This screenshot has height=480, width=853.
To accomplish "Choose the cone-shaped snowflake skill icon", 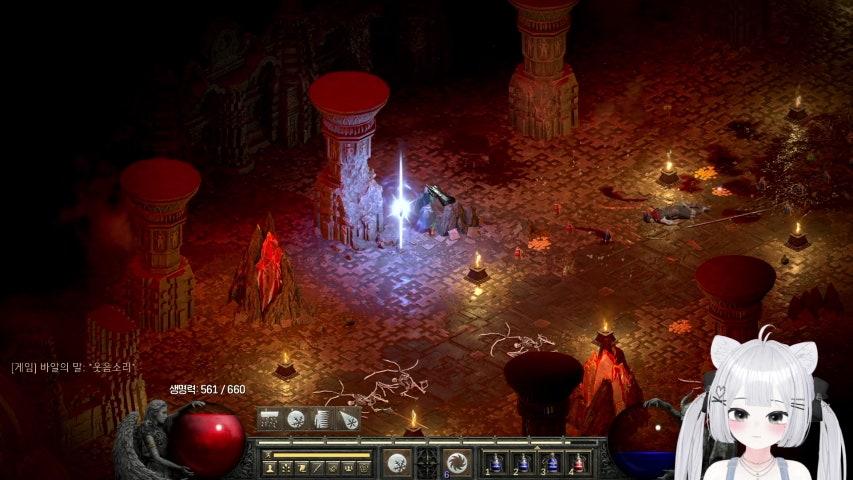I will pos(348,420).
